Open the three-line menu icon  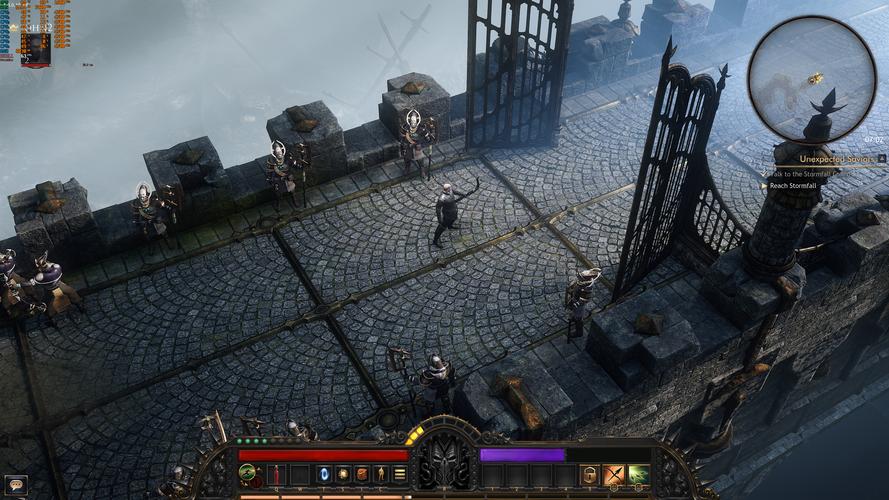click(400, 474)
